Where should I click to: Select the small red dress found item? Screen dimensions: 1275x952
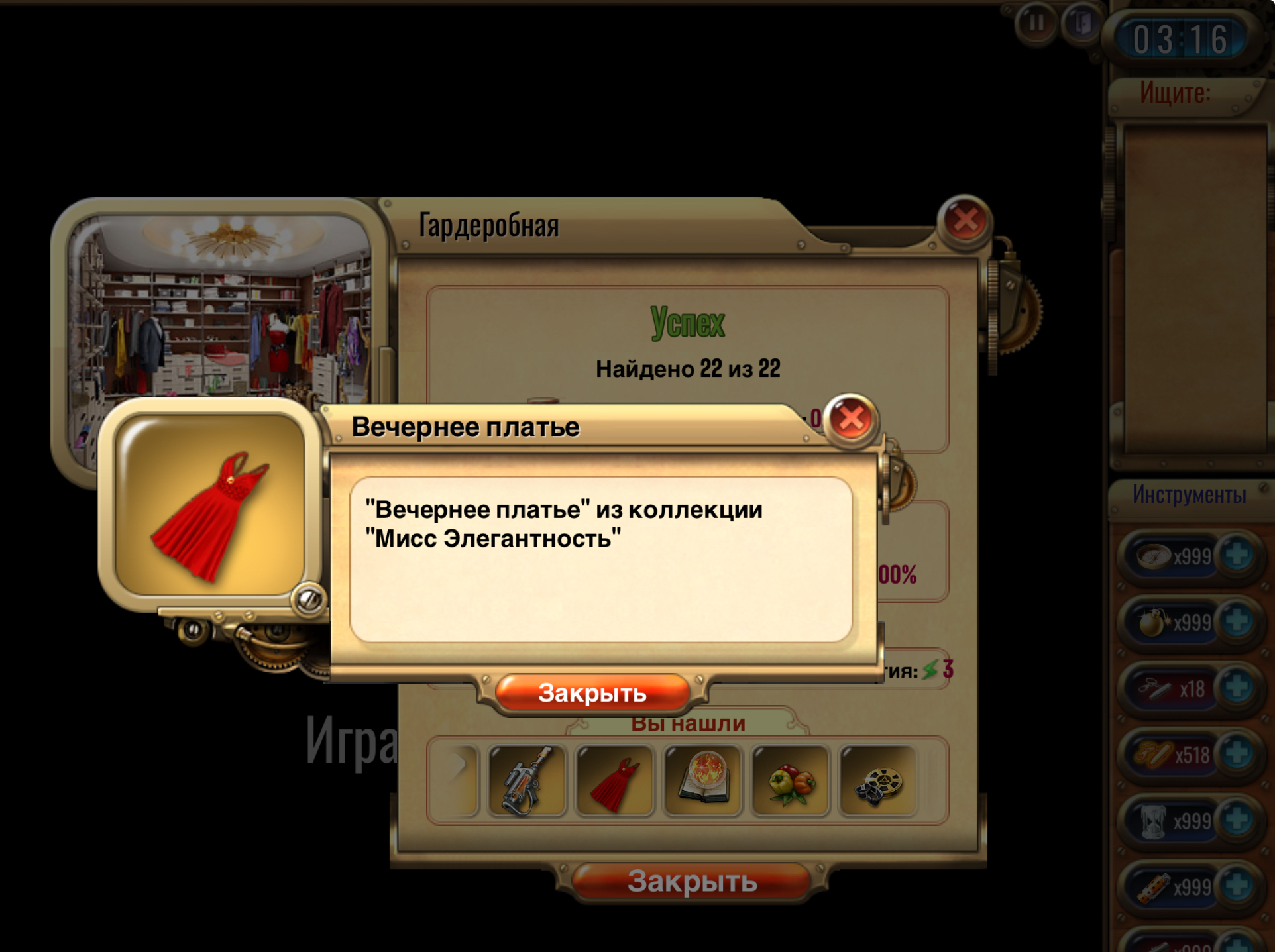pyautogui.click(x=614, y=780)
